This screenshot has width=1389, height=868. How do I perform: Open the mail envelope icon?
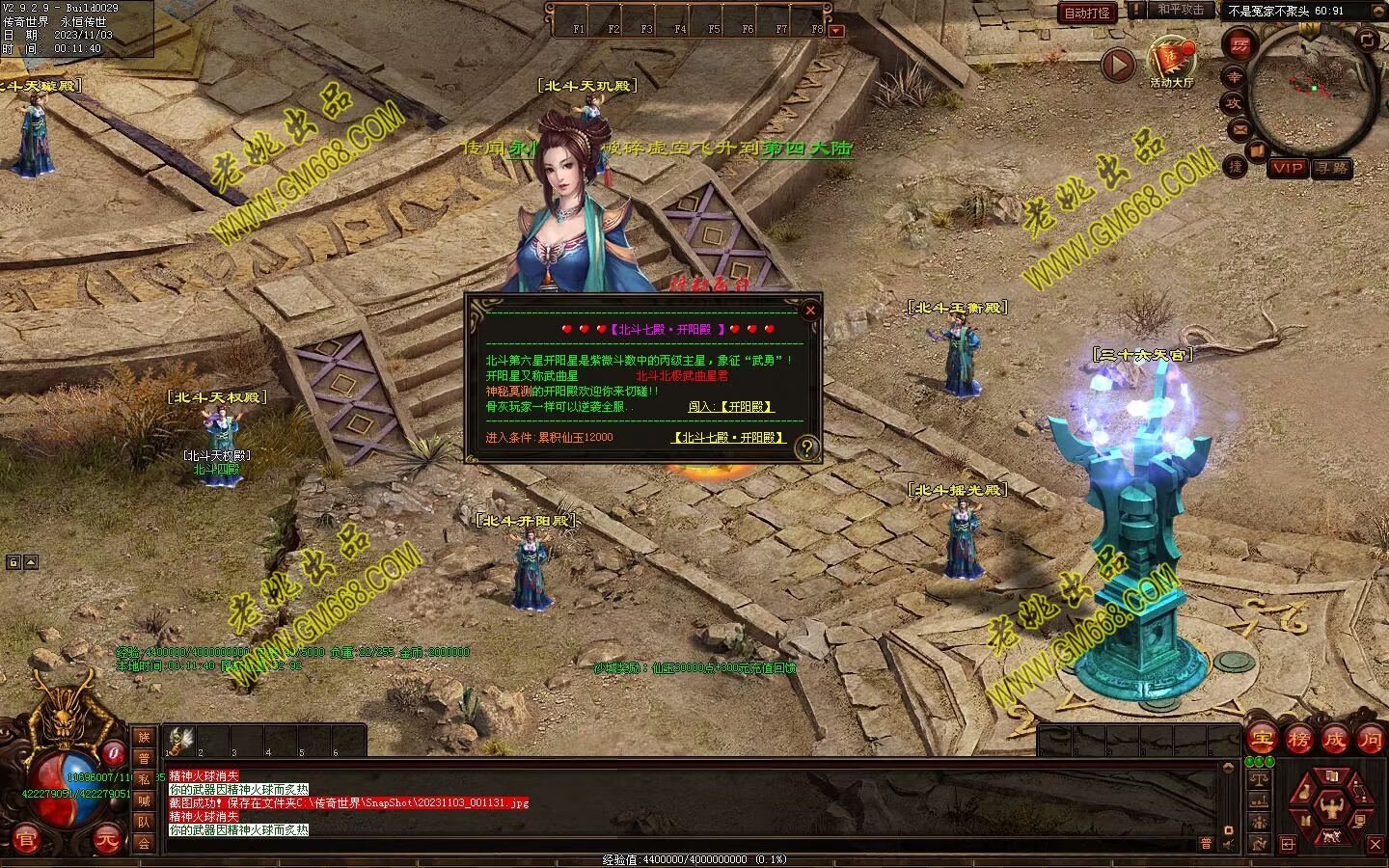[x=1239, y=129]
